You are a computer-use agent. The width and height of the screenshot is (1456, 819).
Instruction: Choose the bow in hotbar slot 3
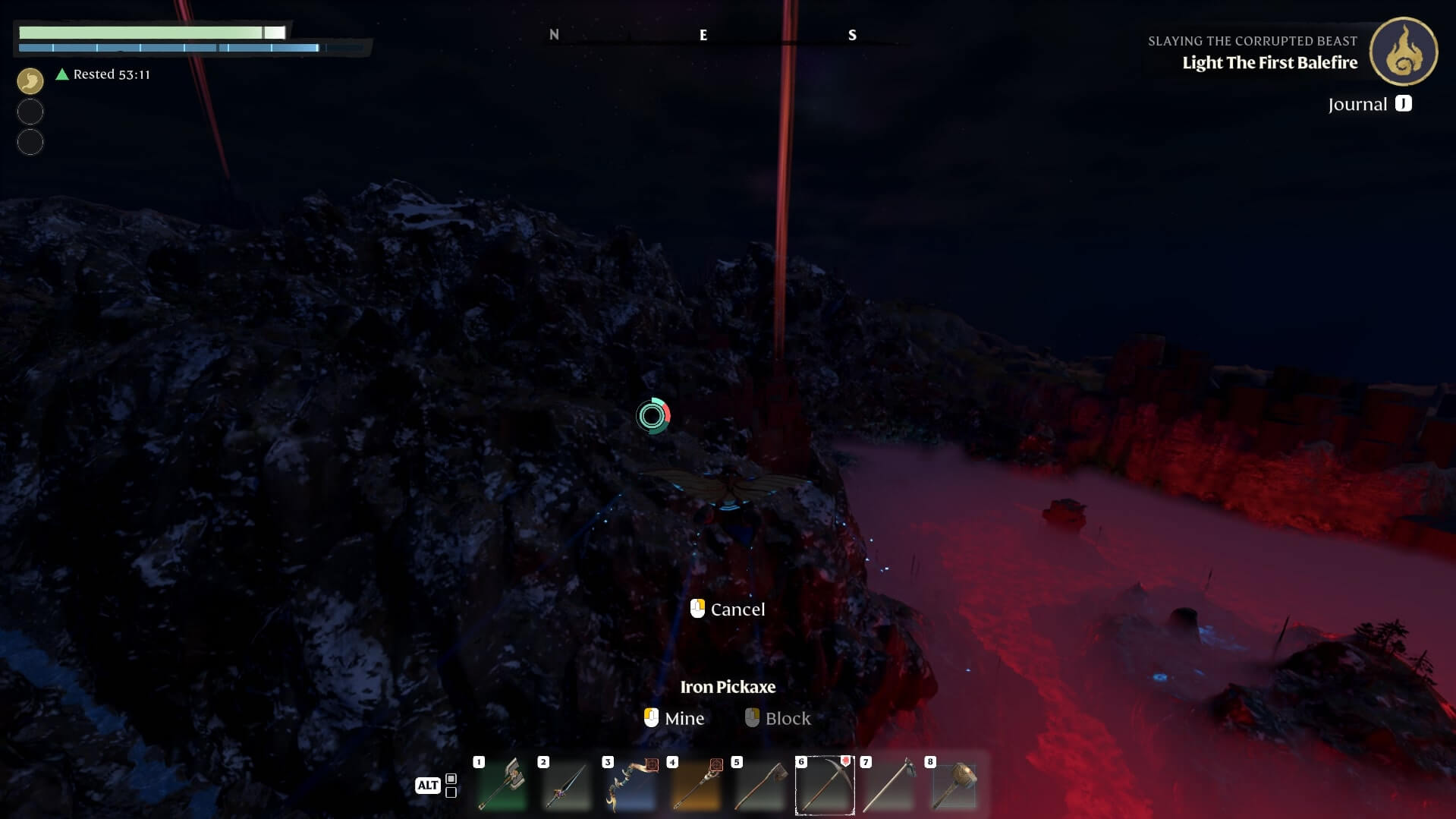pyautogui.click(x=631, y=786)
